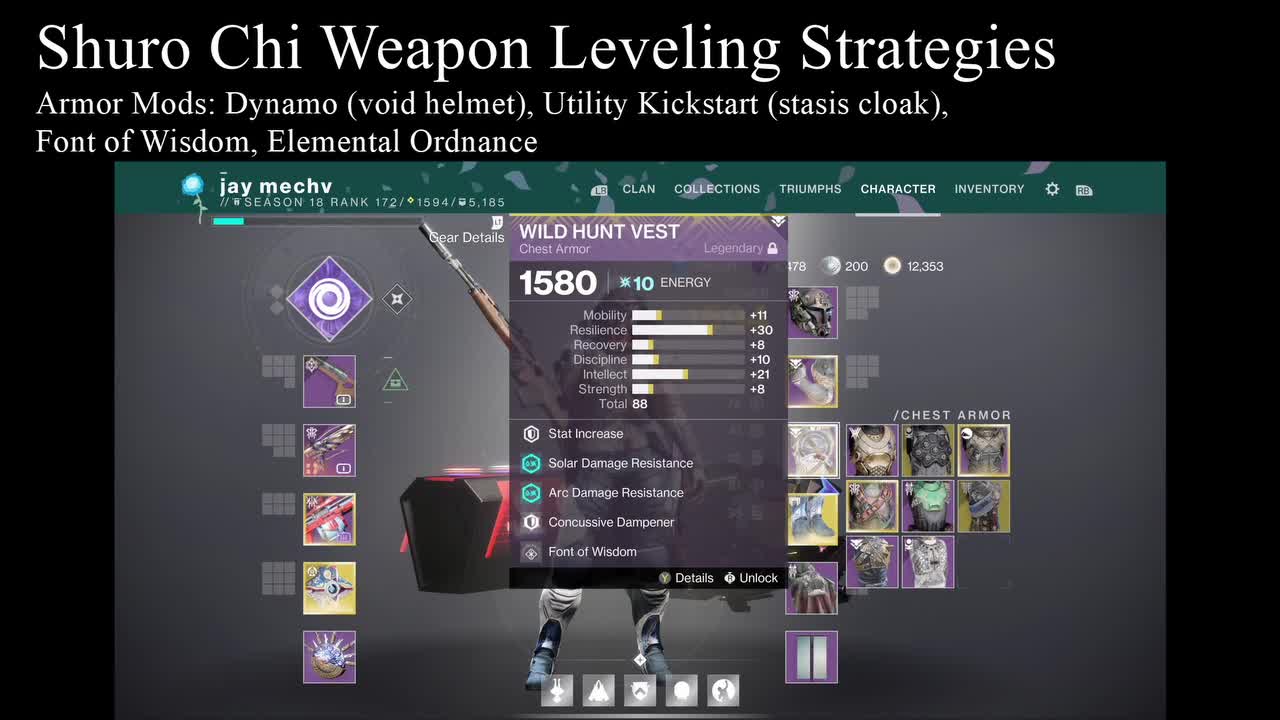Open the clan banner icon
1280x720 pixels.
640,690
